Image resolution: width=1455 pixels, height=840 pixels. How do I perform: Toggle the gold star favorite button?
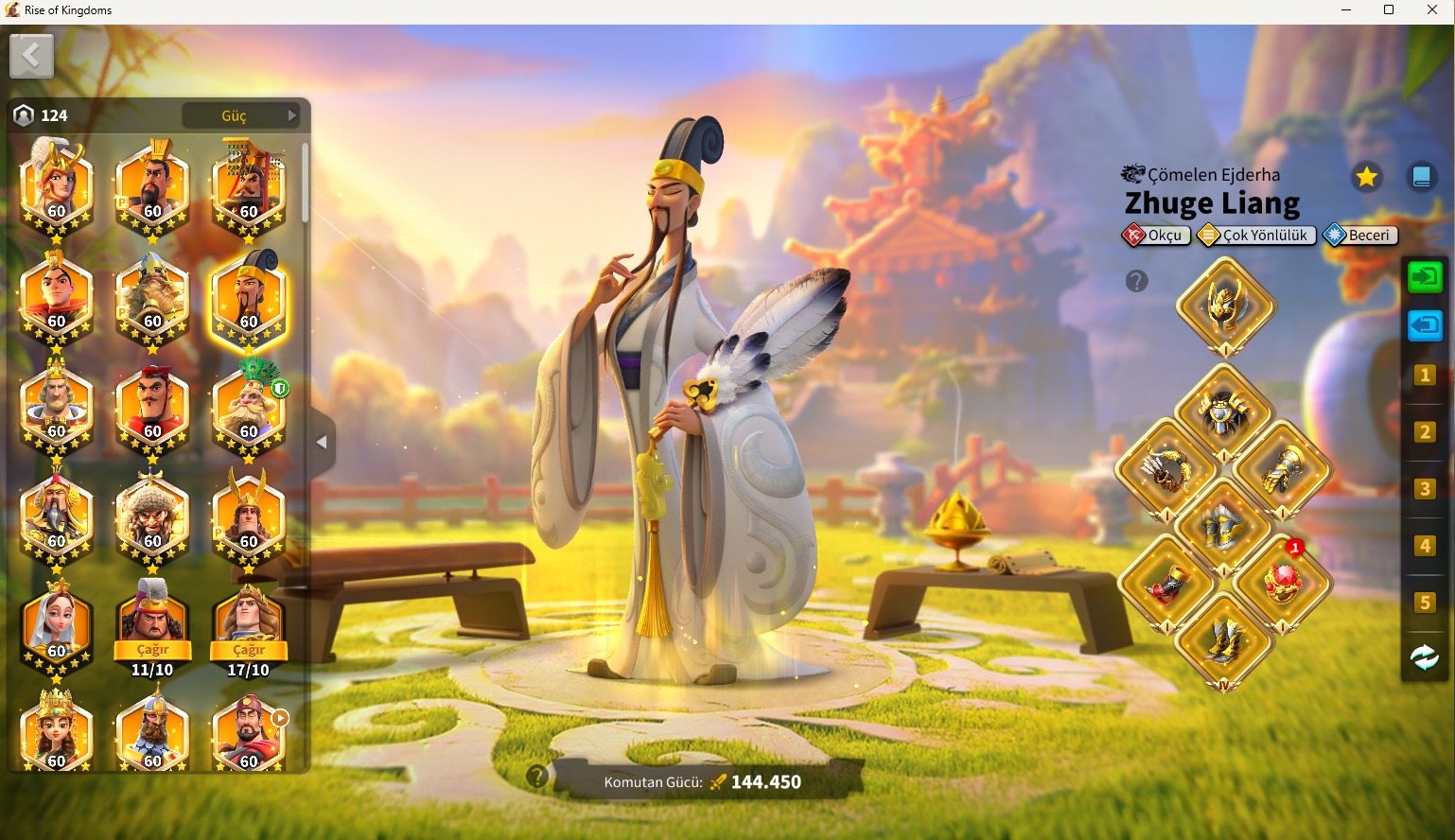tap(1366, 177)
